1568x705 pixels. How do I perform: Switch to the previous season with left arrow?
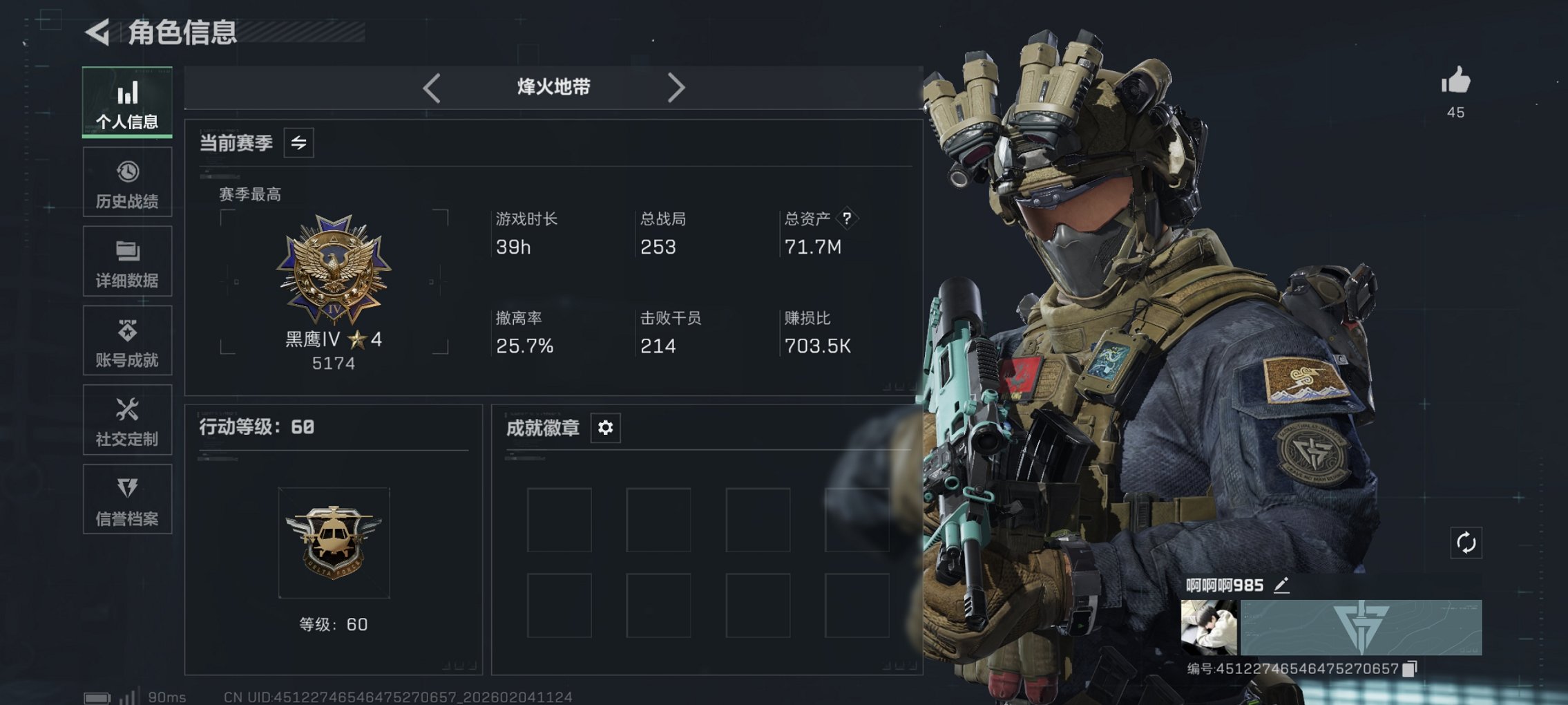click(432, 87)
